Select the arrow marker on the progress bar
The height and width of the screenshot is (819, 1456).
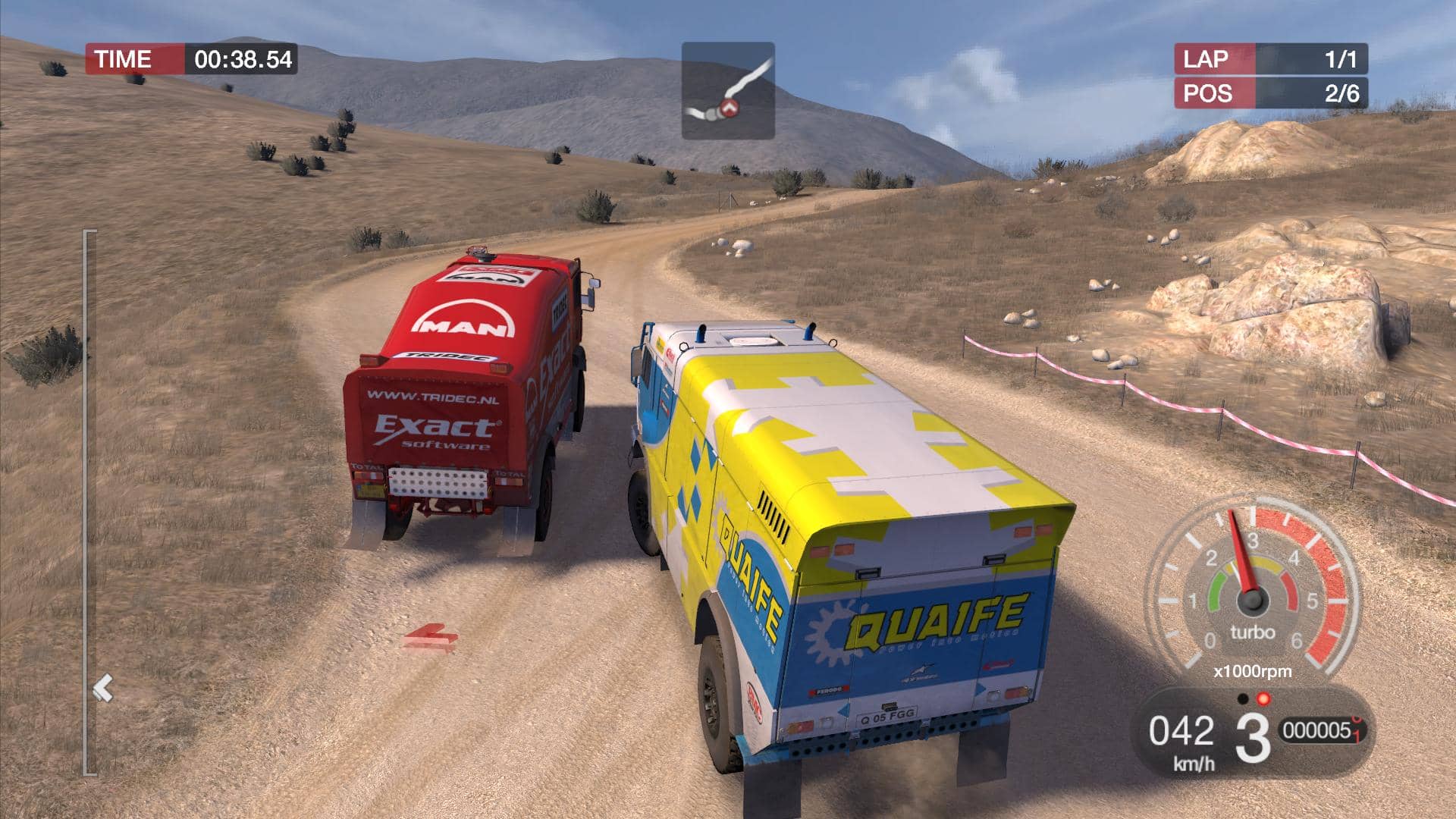click(x=103, y=689)
